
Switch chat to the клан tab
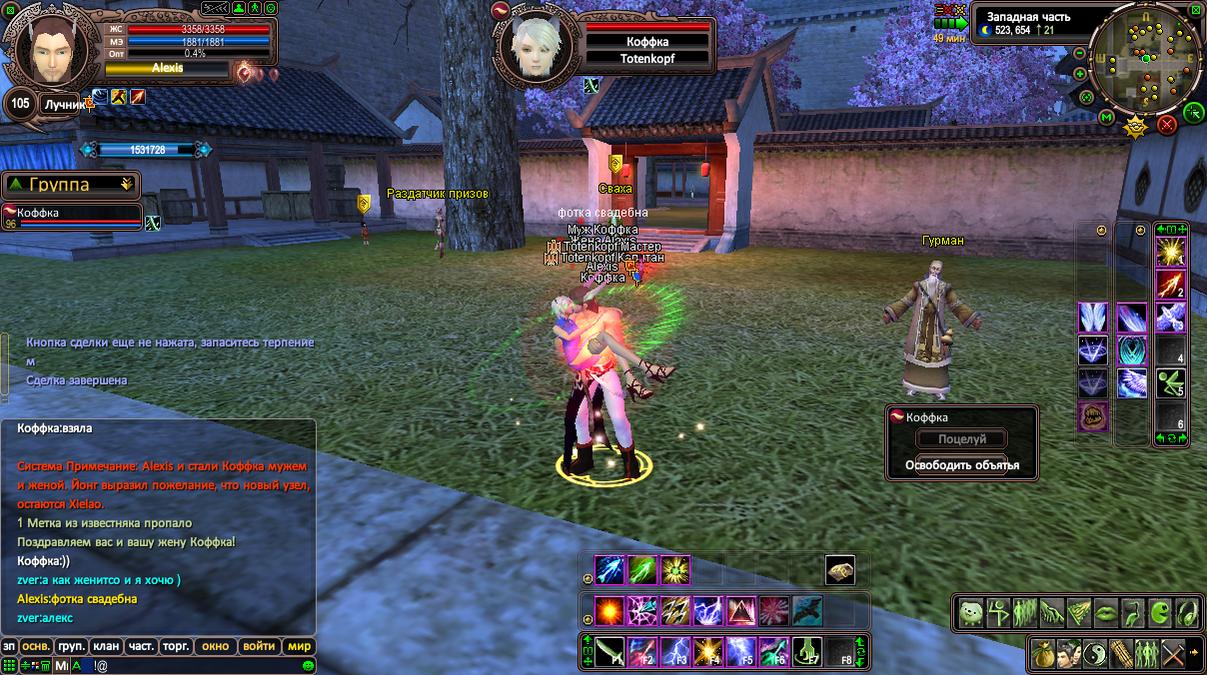coord(106,646)
